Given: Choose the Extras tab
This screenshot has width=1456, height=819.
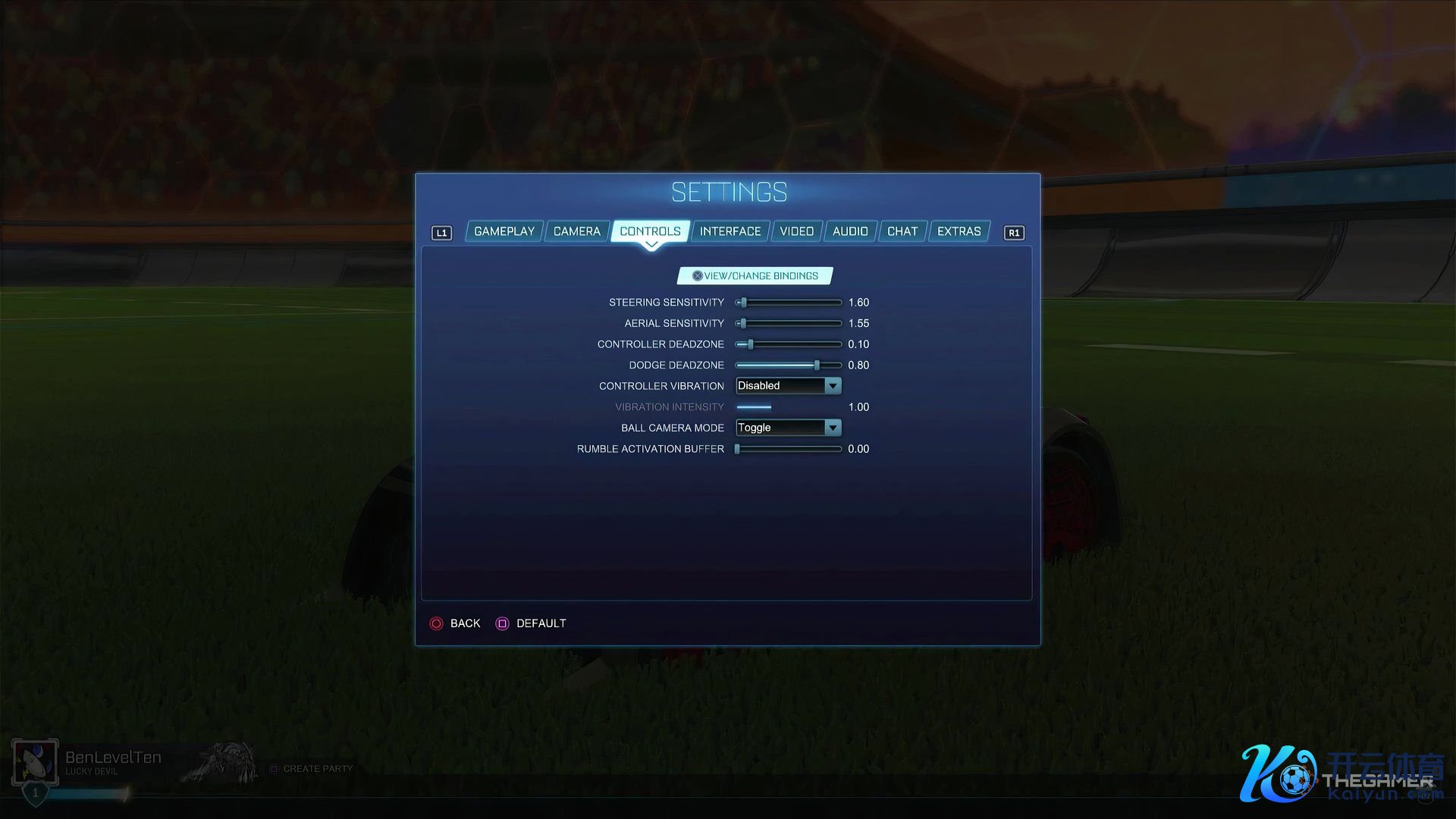Looking at the screenshot, I should 959,231.
